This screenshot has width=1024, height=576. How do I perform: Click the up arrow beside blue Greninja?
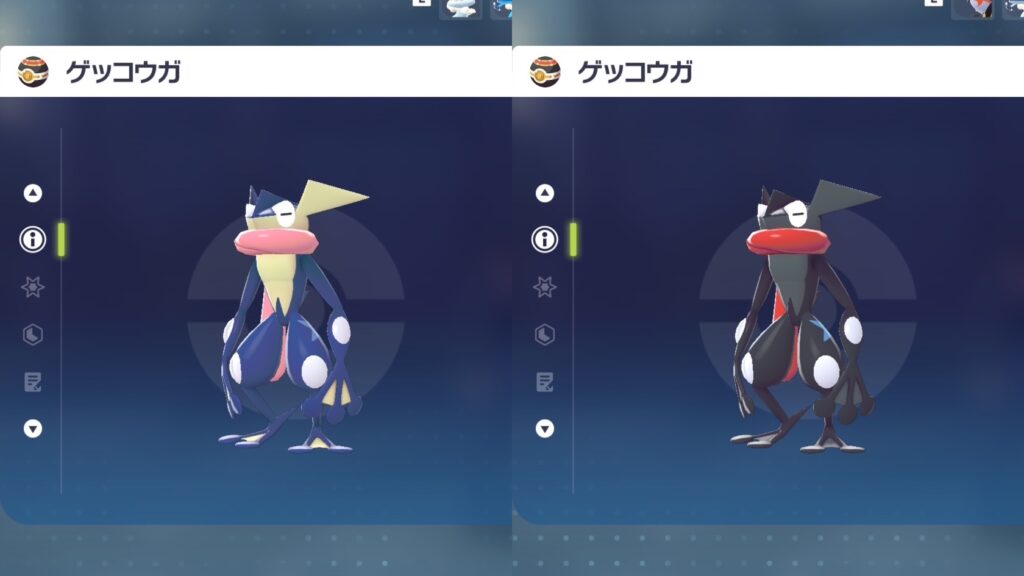coord(33,193)
